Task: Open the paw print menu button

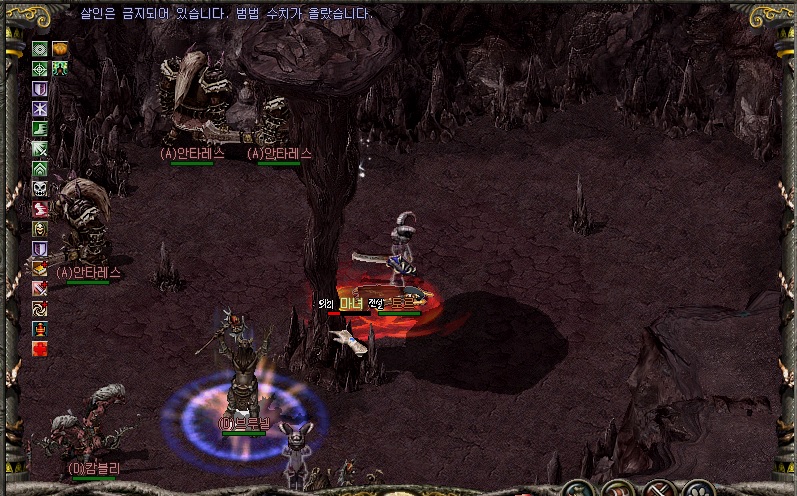Action: (x=698, y=490)
